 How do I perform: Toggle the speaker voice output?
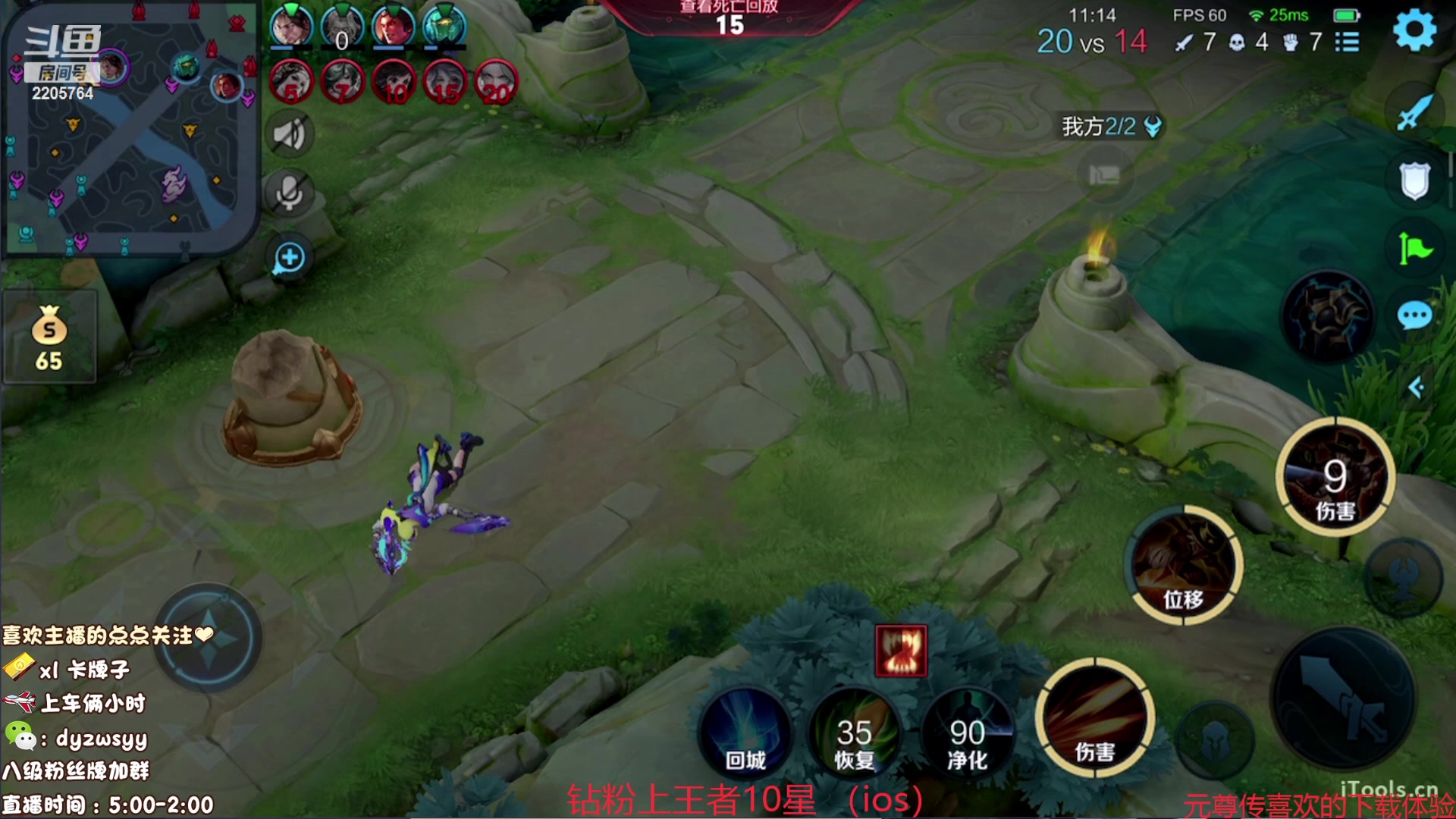[x=288, y=135]
